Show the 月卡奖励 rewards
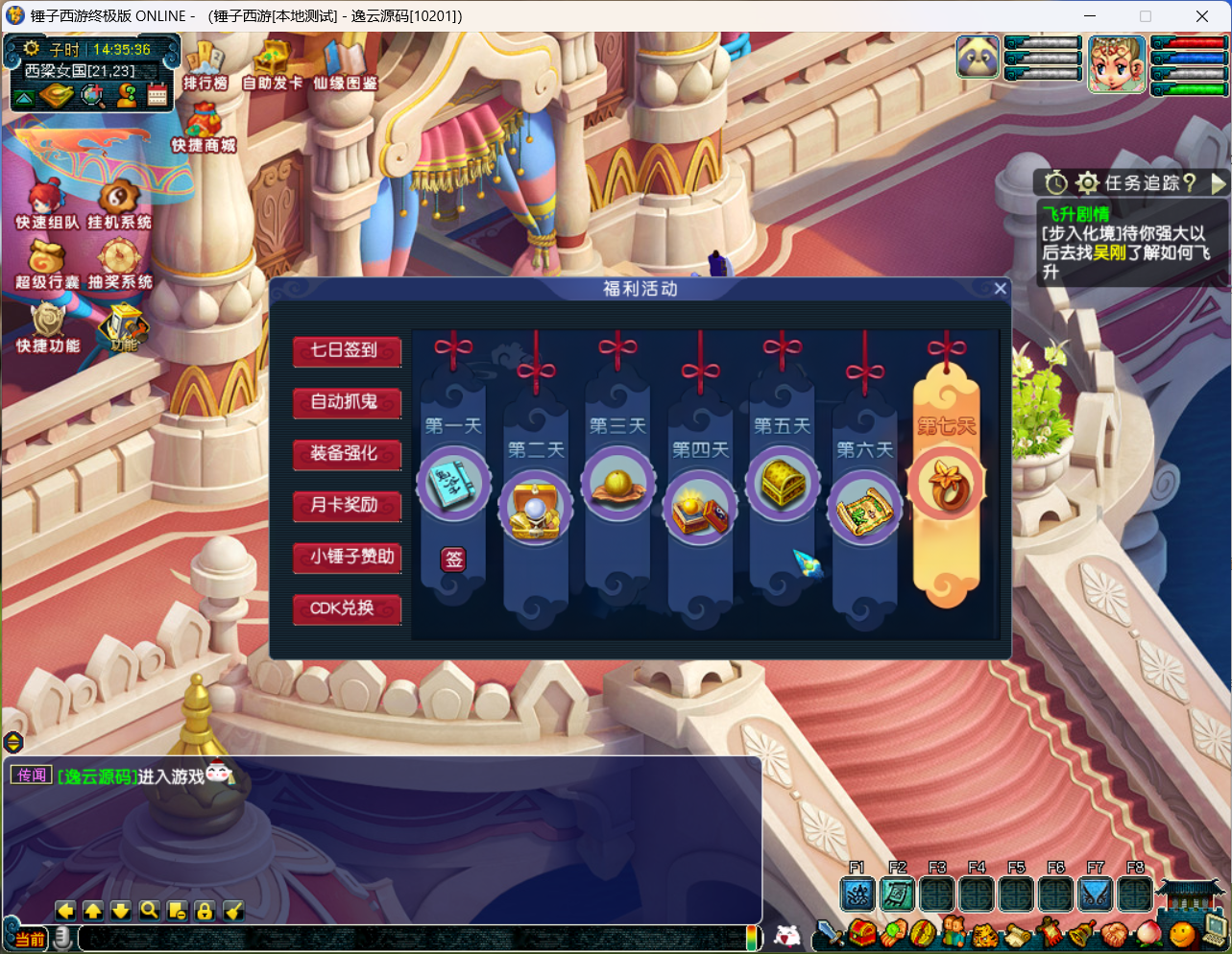 tap(347, 506)
